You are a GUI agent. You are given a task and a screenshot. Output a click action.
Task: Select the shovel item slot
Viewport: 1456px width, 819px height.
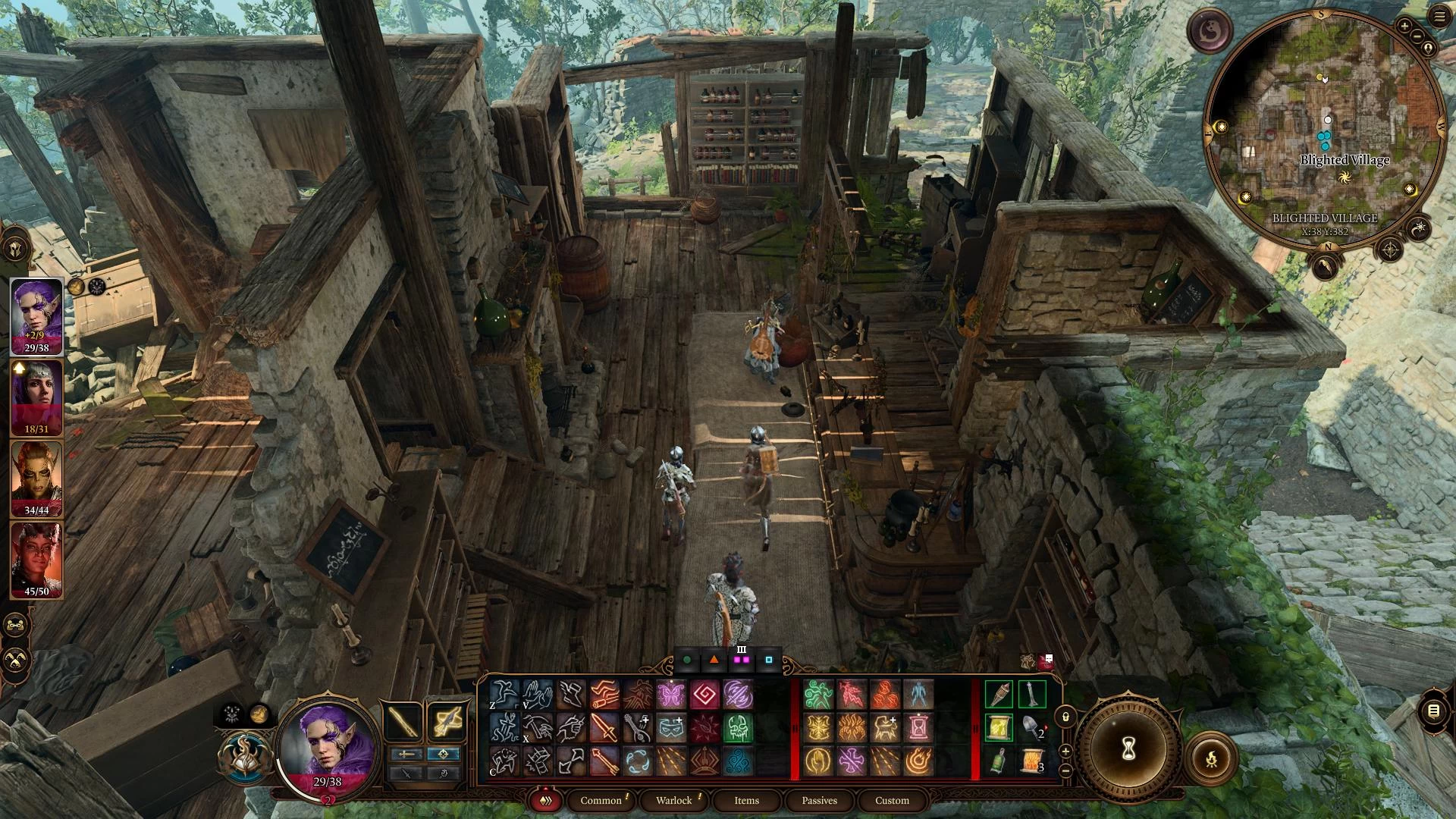[1032, 728]
